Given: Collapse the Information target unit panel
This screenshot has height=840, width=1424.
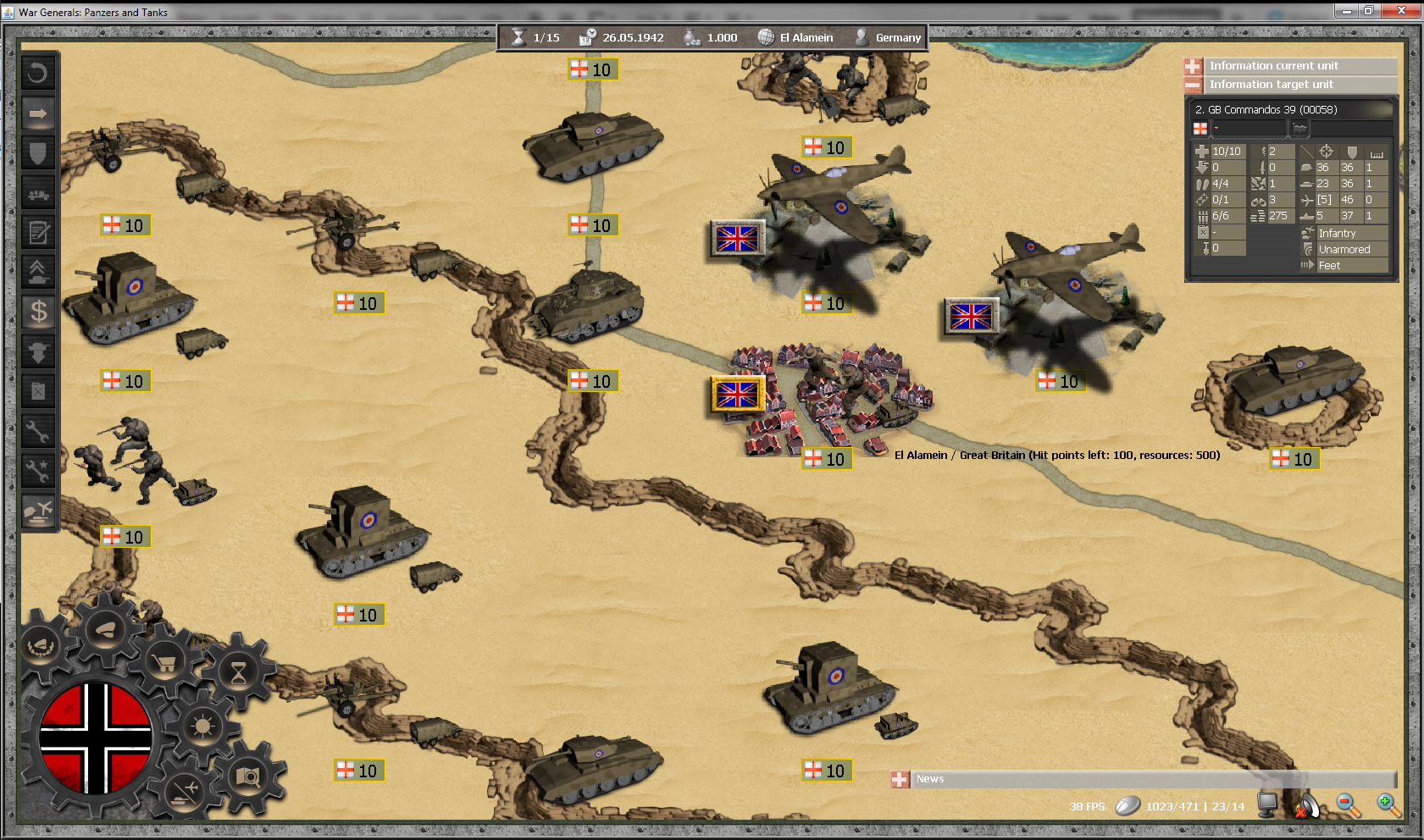Looking at the screenshot, I should [1193, 85].
